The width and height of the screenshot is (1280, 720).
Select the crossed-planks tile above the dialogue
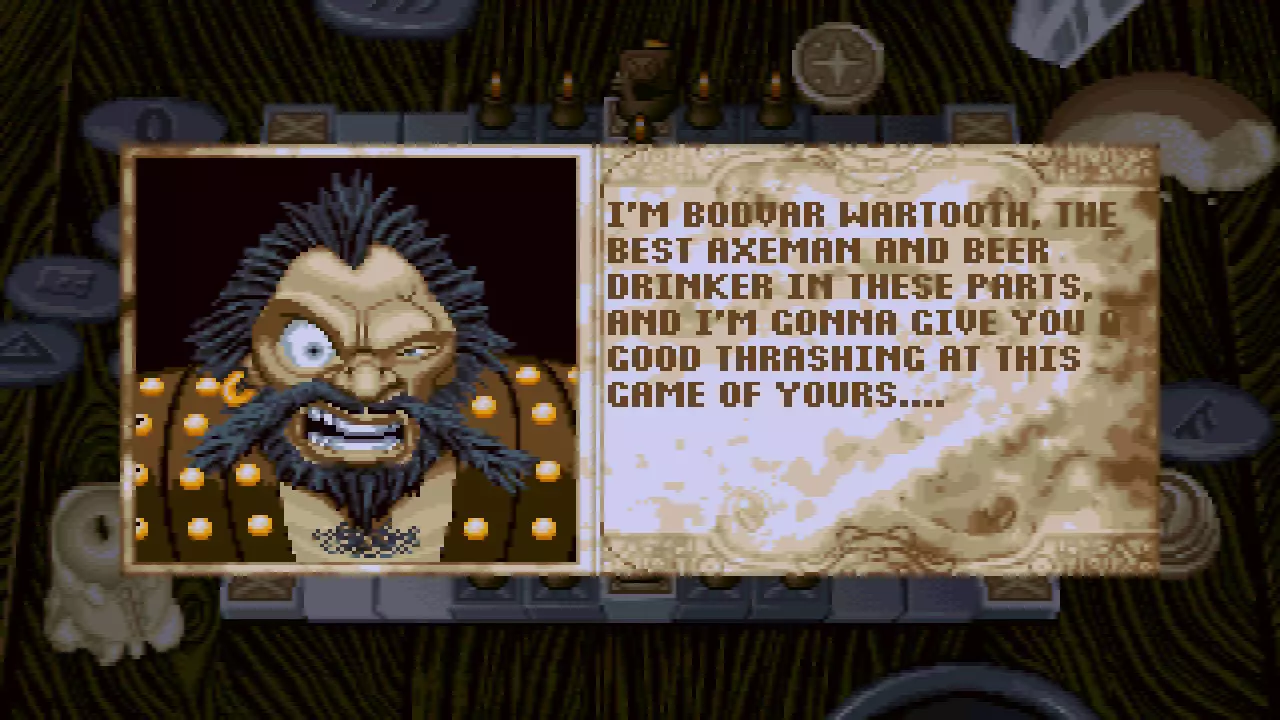pos(298,126)
